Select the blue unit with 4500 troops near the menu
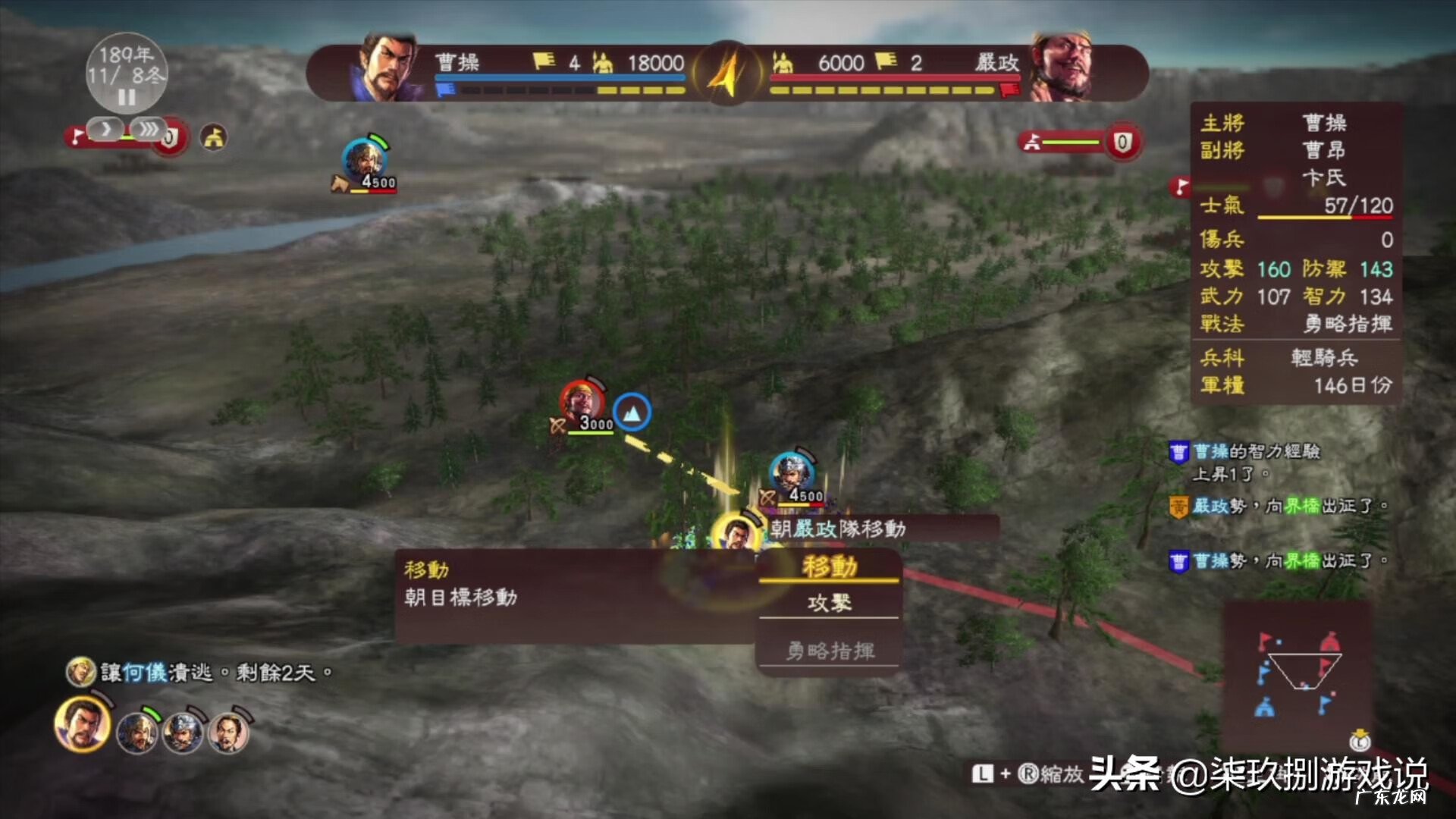 click(x=792, y=475)
